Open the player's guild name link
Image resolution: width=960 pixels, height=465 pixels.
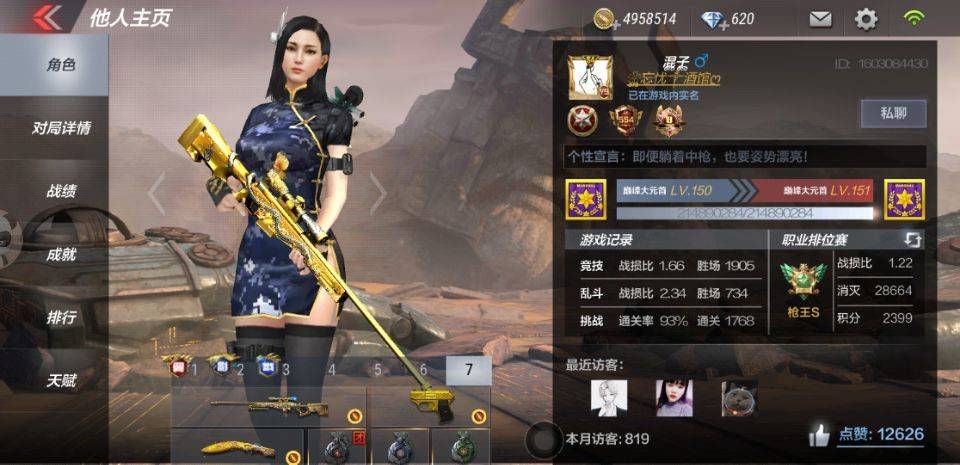click(x=674, y=79)
